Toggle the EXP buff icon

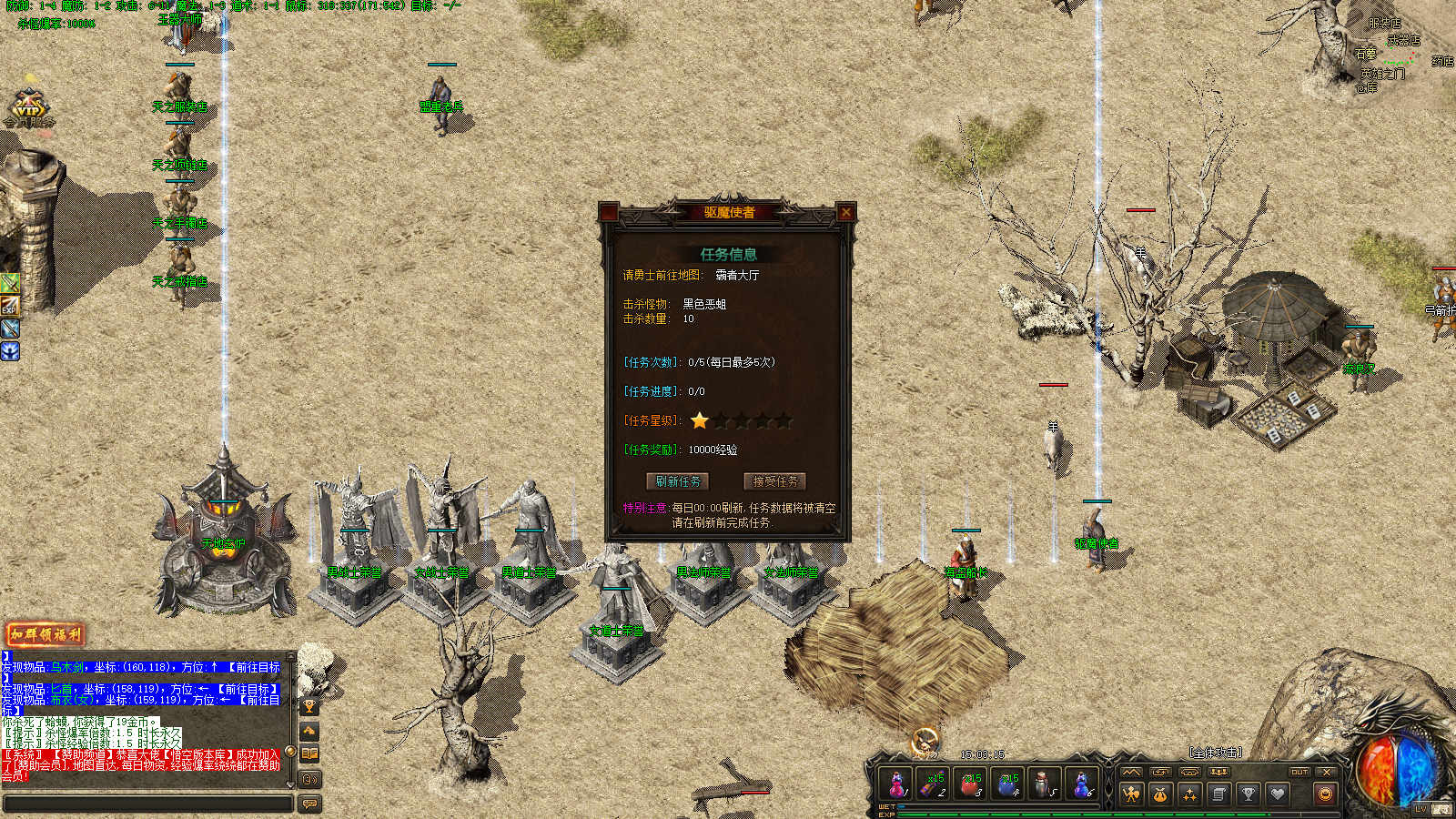tap(9, 306)
